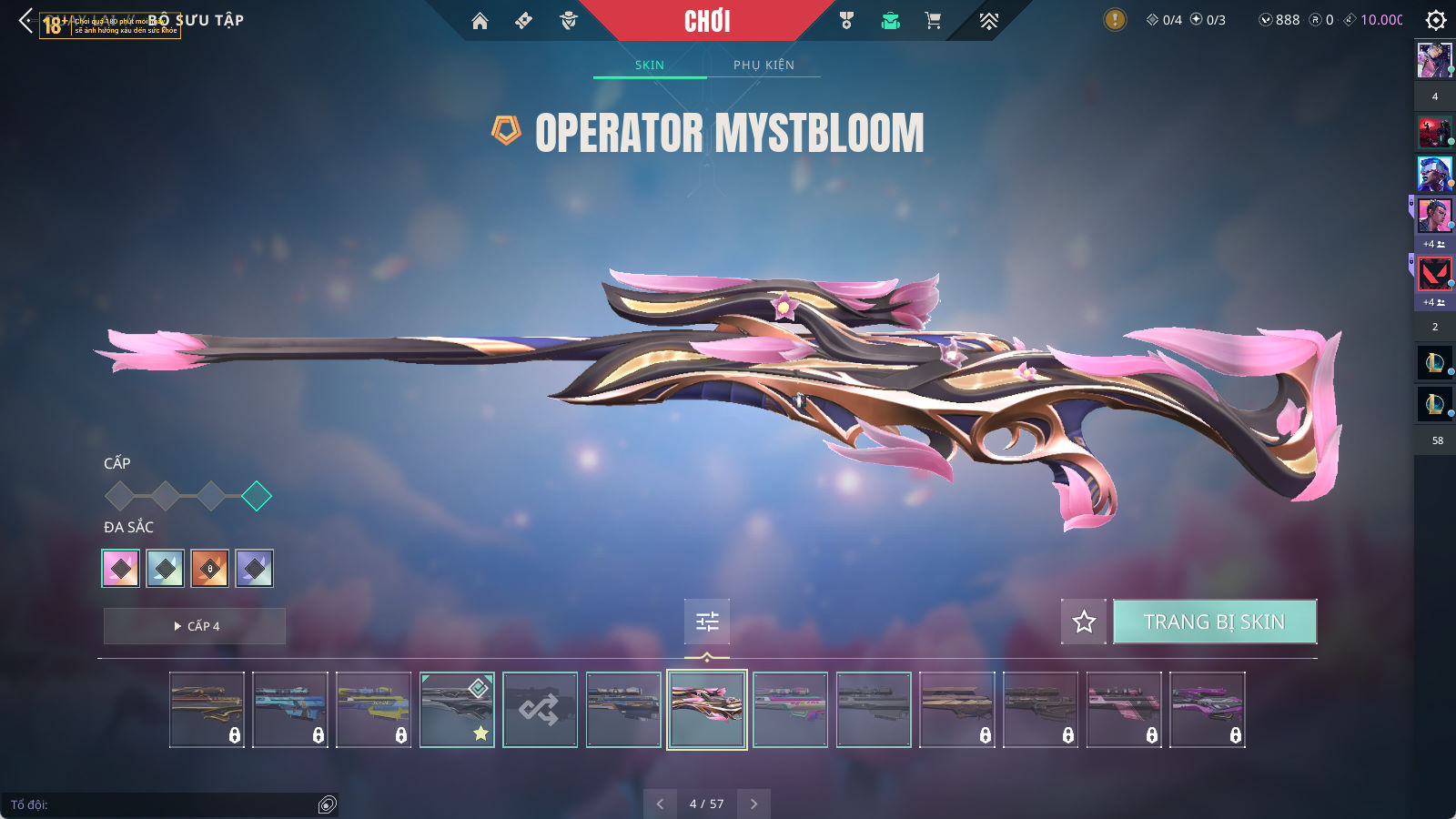The image size is (1456, 819).
Task: Choose the teal color variant swatch
Action: pyautogui.click(x=166, y=569)
